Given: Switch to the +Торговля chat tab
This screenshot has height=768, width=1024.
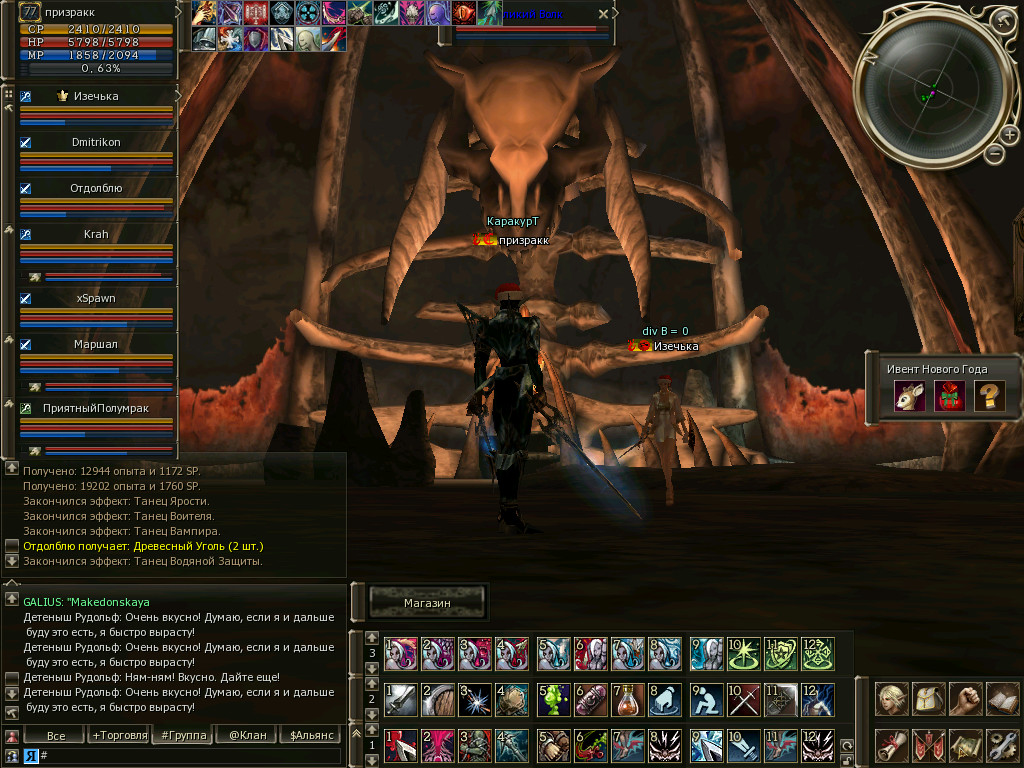Looking at the screenshot, I should point(117,736).
